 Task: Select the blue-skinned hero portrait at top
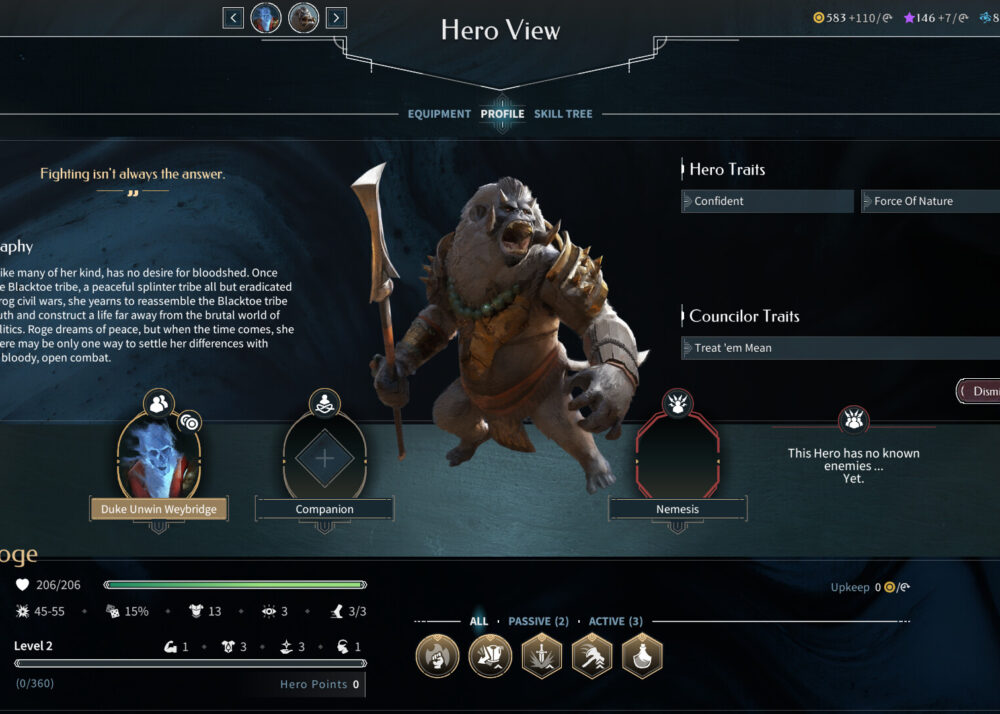coord(266,17)
